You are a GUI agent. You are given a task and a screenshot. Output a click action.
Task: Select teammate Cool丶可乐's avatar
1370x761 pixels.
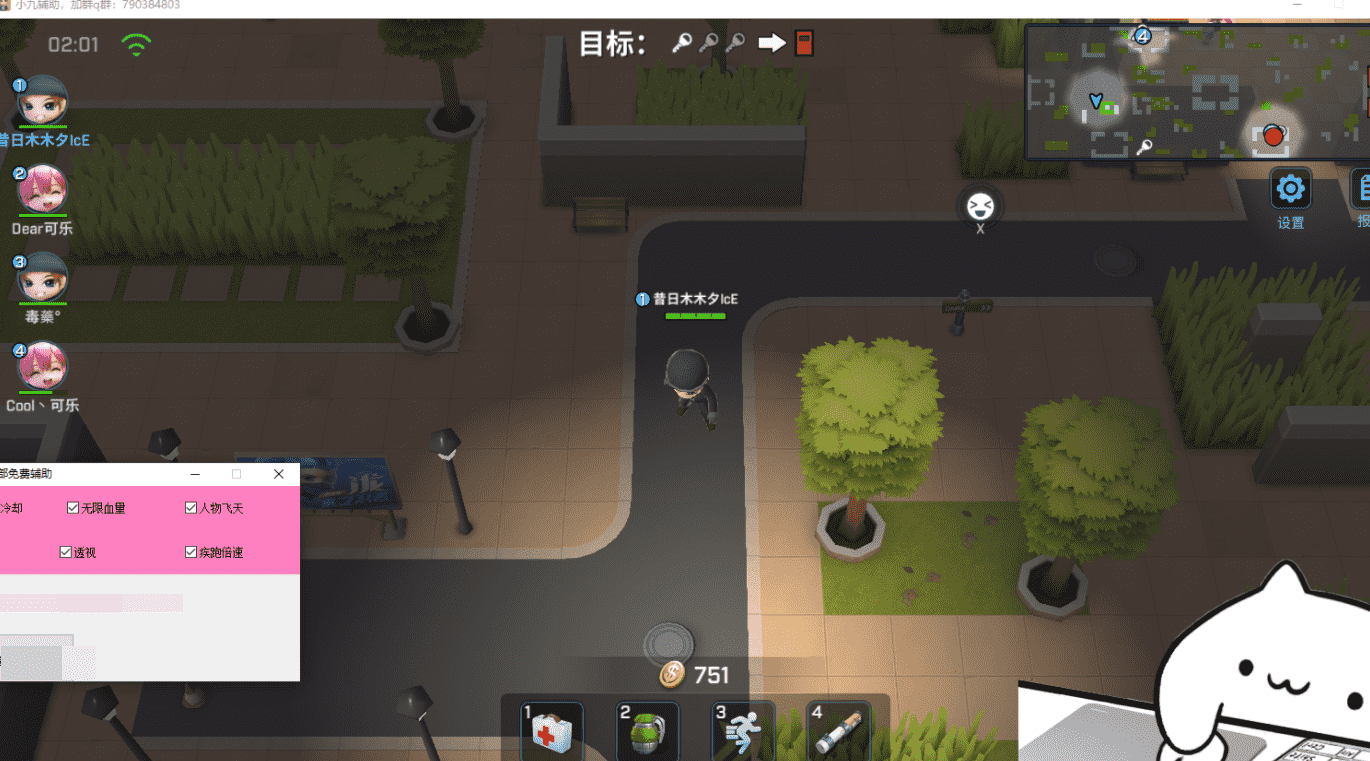click(x=42, y=366)
